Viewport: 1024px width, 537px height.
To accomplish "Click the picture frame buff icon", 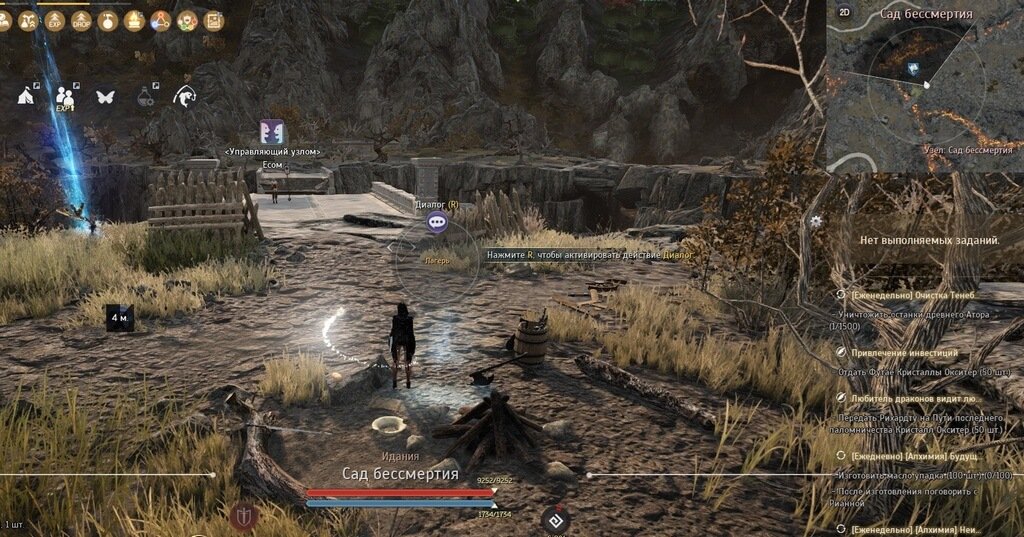I will click(213, 20).
